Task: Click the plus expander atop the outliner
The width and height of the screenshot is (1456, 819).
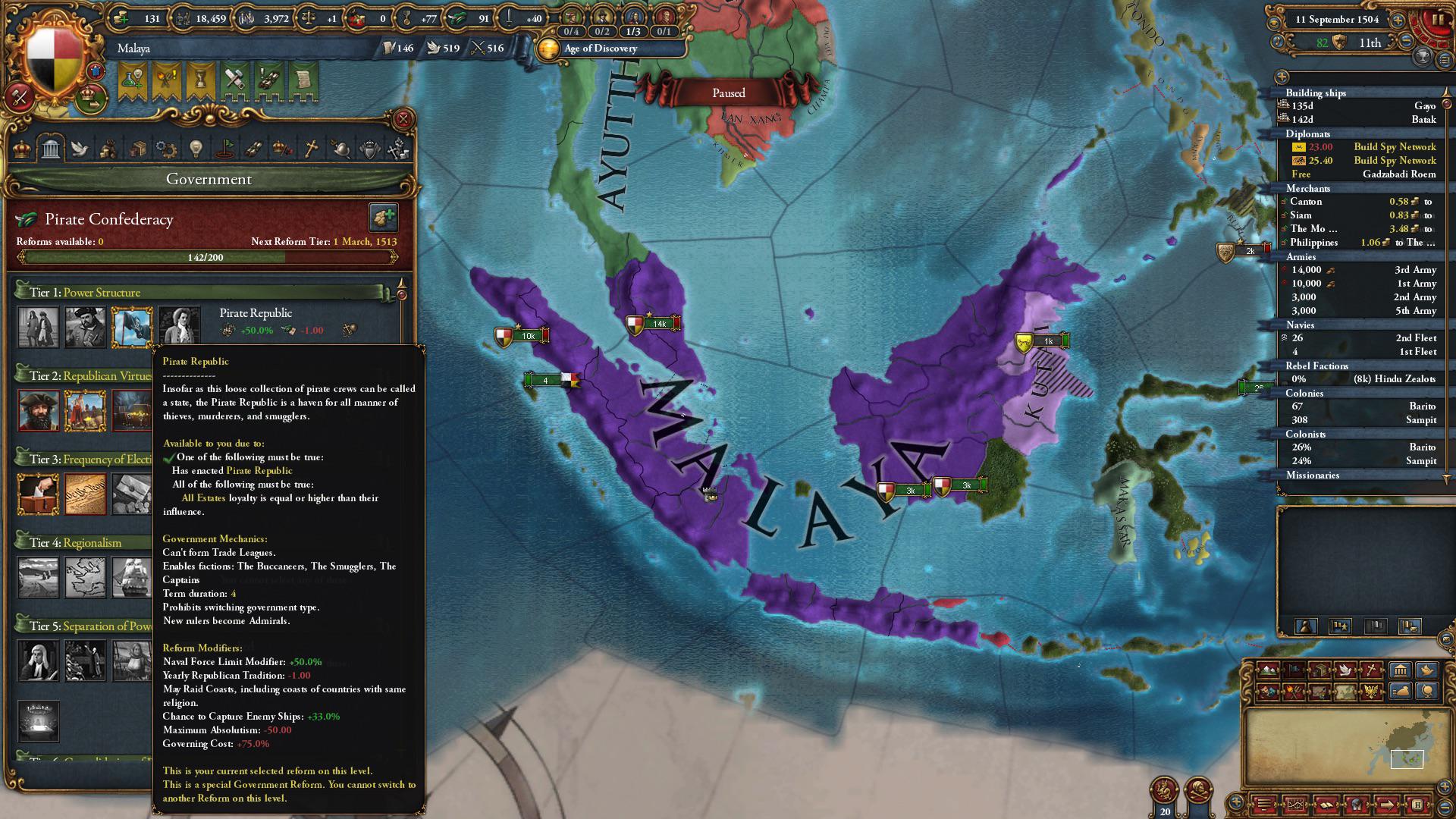Action: pyautogui.click(x=1283, y=76)
